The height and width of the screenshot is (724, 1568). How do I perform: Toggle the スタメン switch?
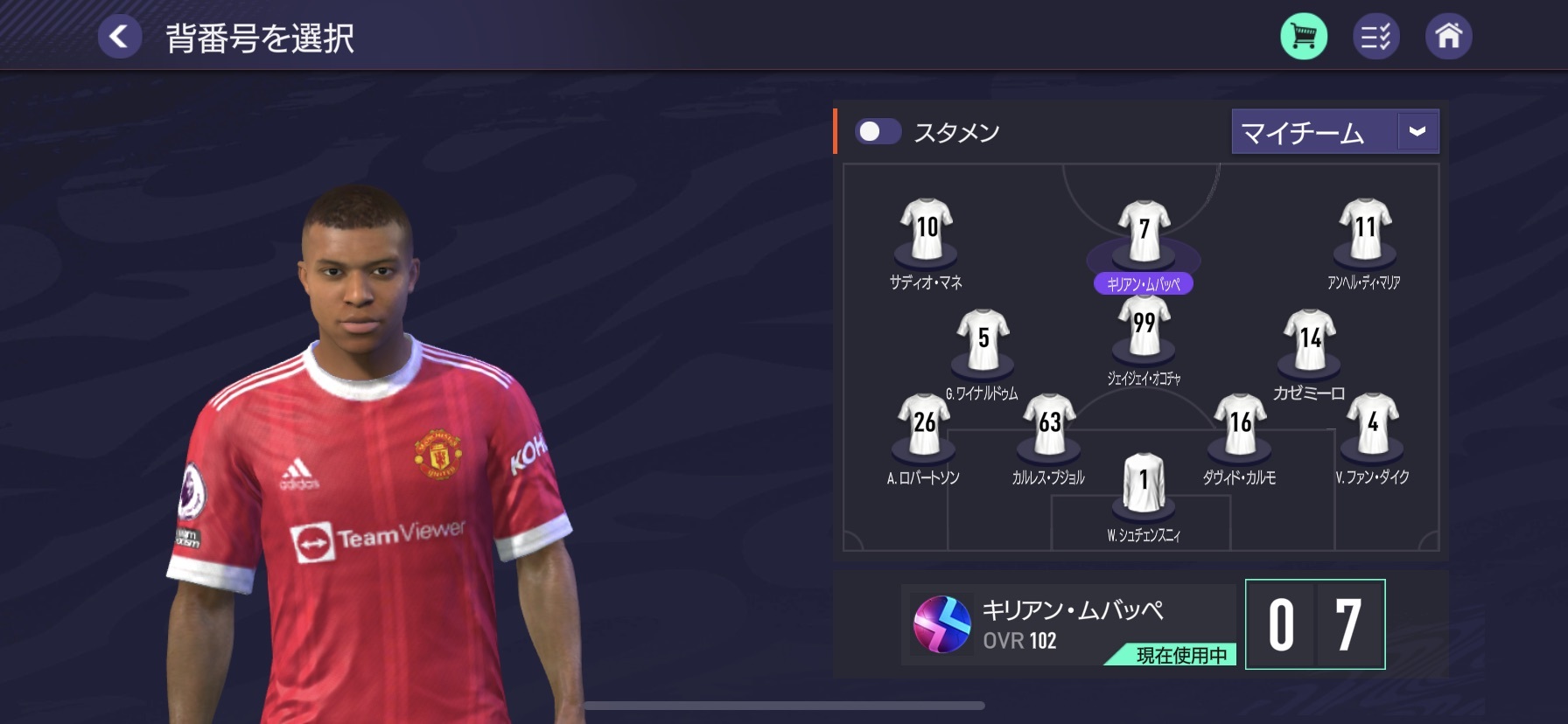878,131
